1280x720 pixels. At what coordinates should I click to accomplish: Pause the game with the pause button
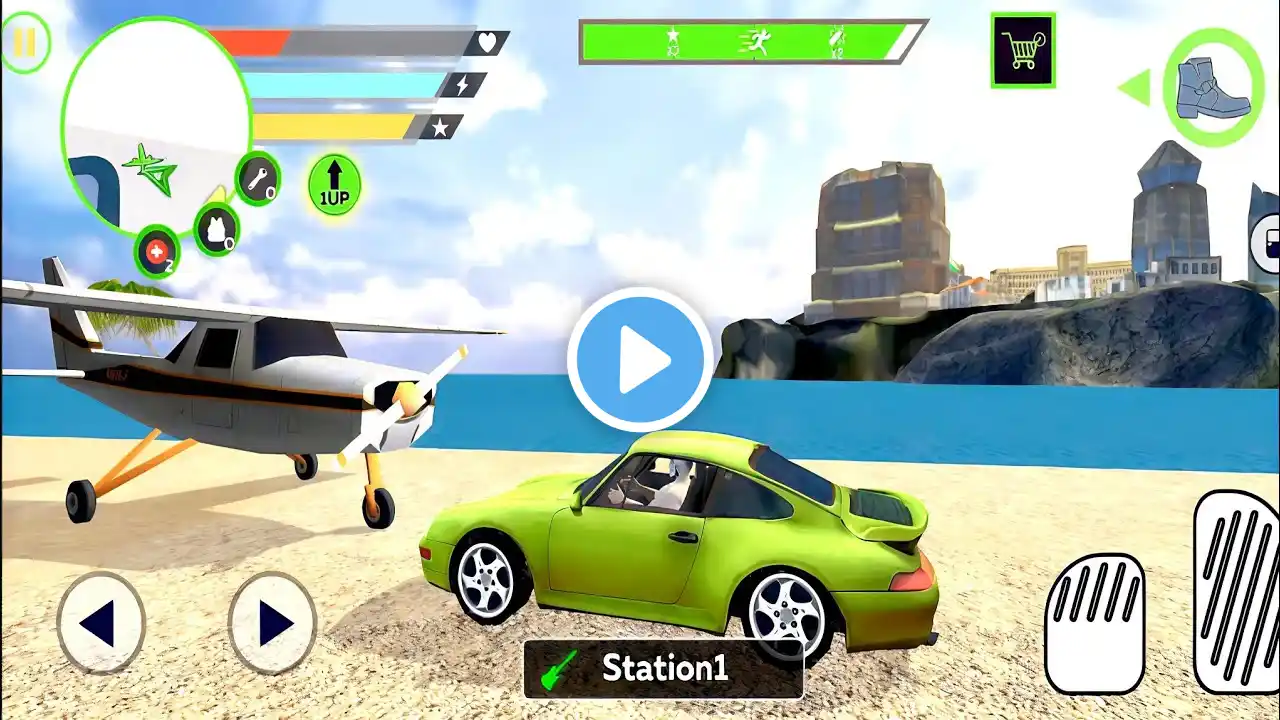[25, 43]
